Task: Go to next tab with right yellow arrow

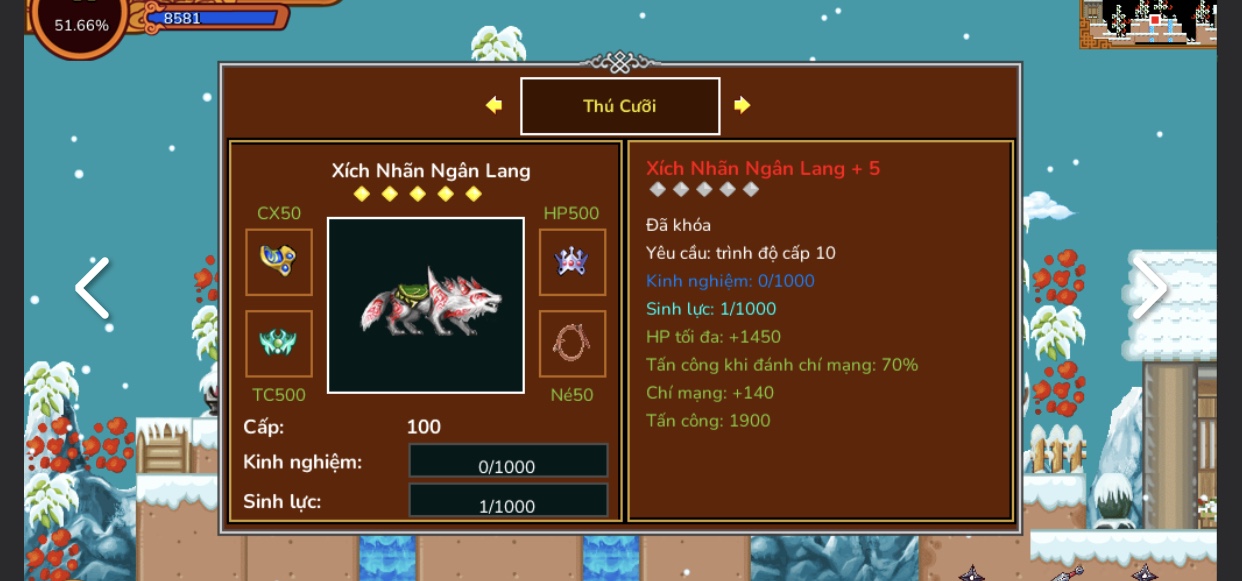Action: tap(741, 105)
